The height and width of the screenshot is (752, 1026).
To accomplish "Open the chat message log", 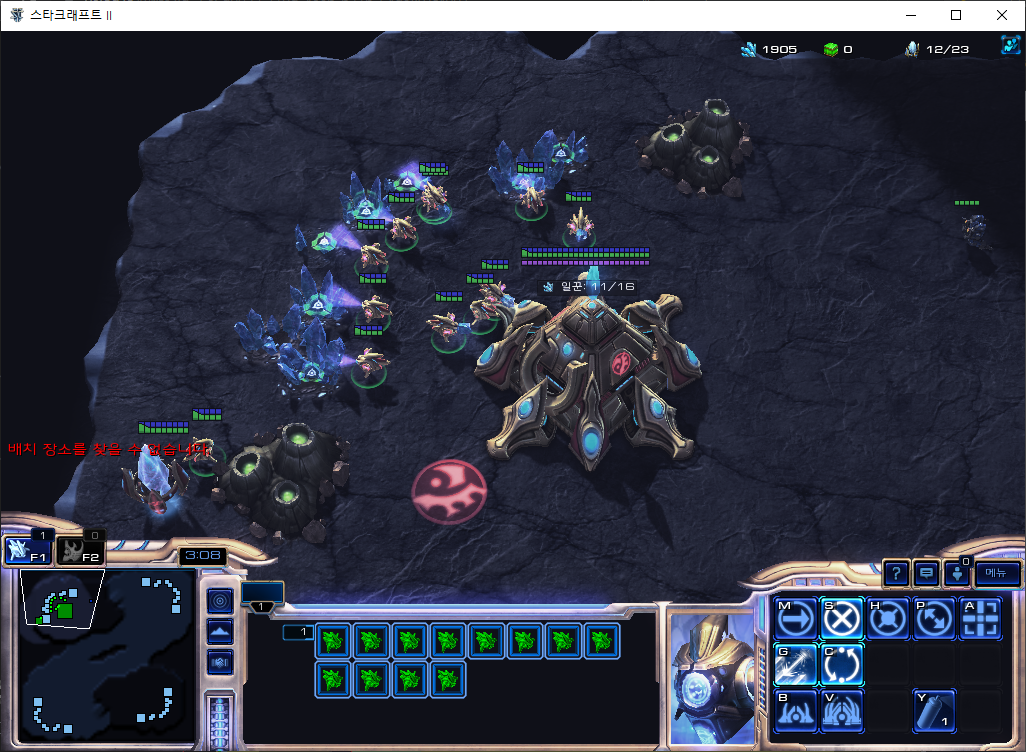I will [x=927, y=573].
